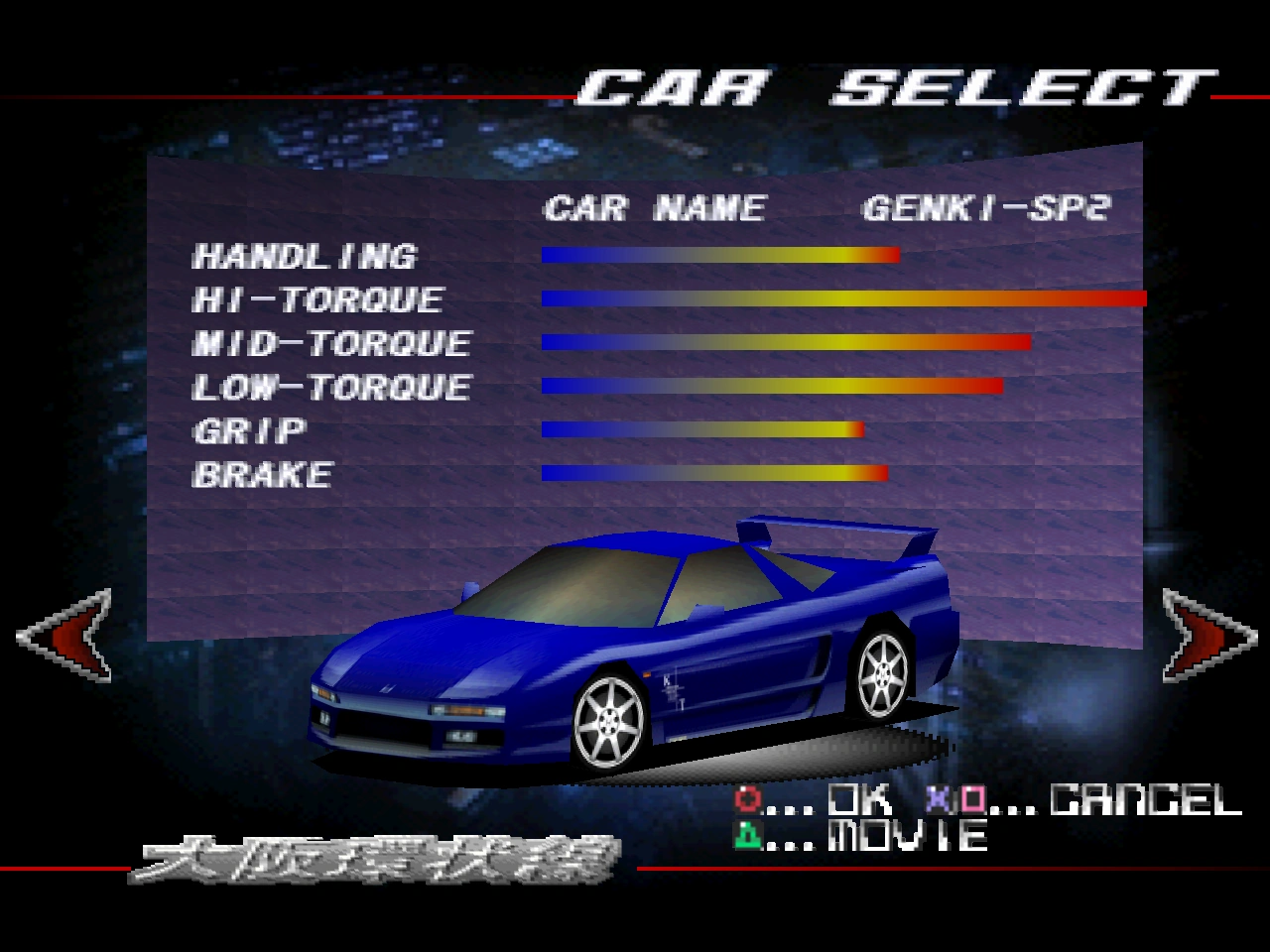Click the BRAKE stat bar
This screenshot has width=1270, height=952.
(x=712, y=473)
